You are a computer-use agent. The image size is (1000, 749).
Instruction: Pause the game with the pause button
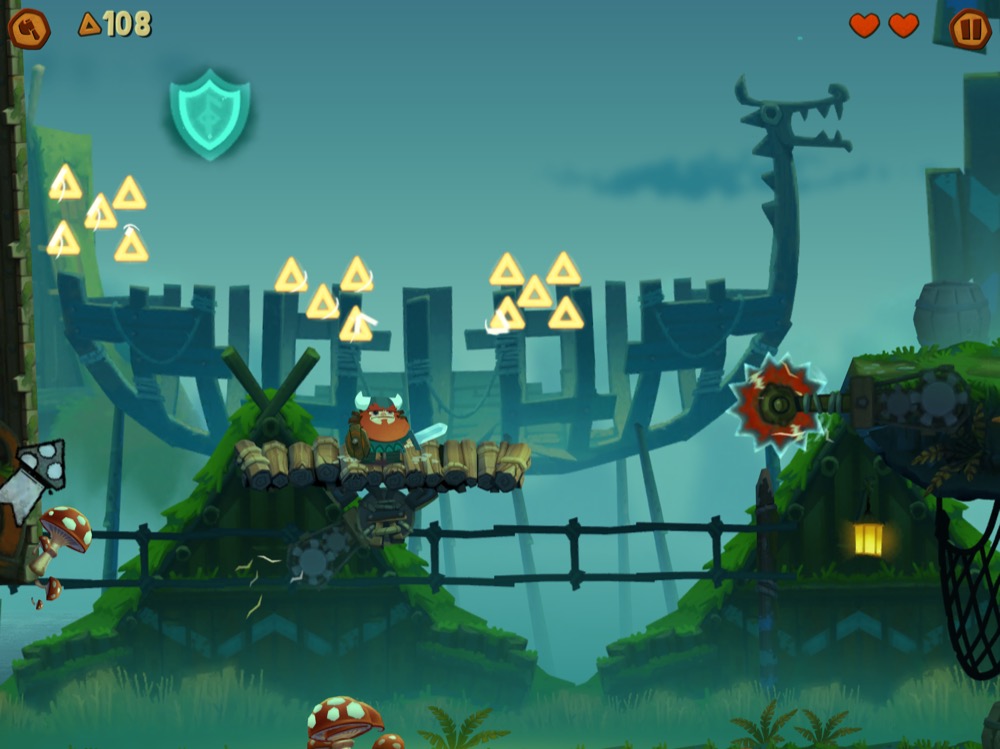tap(969, 28)
